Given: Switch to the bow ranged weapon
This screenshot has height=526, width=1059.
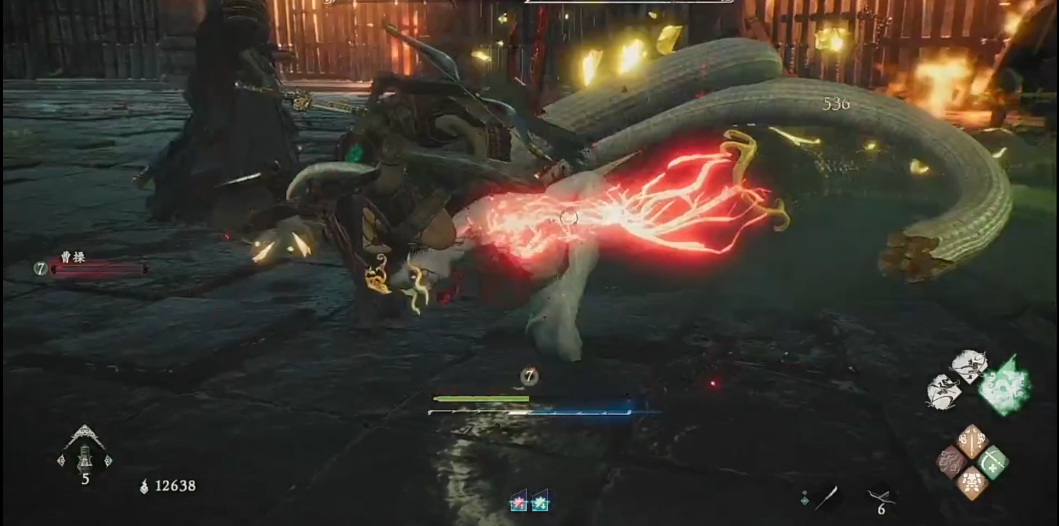Looking at the screenshot, I should 879,495.
